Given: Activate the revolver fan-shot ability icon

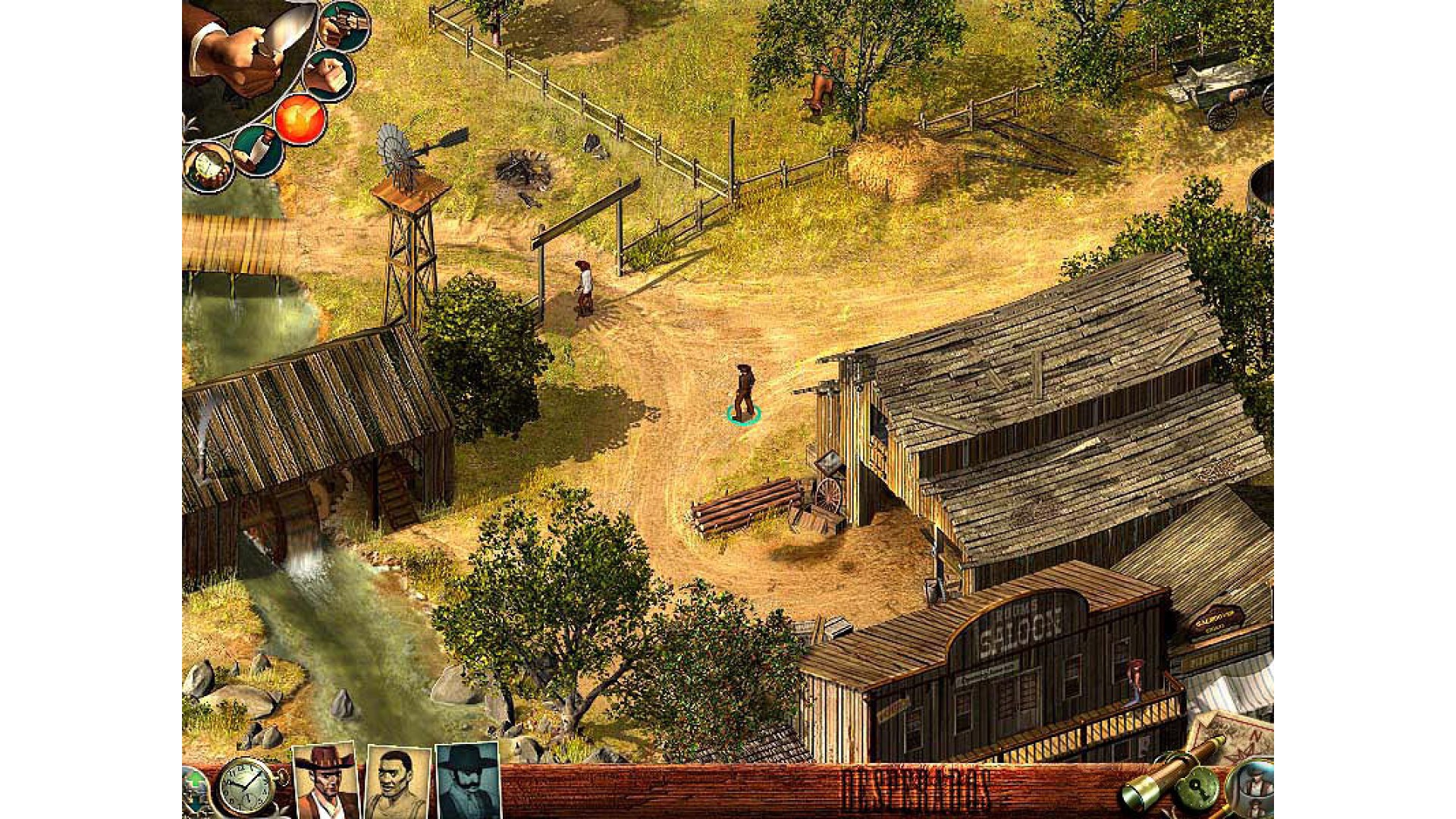Looking at the screenshot, I should [345, 27].
